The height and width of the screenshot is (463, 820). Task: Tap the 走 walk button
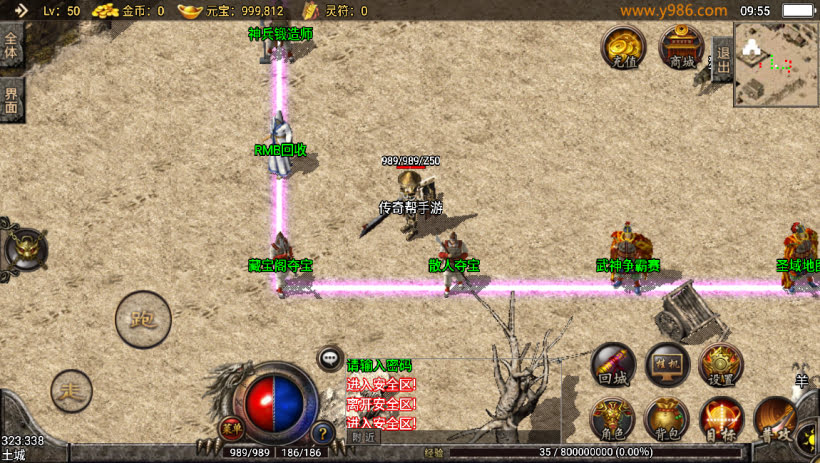click(71, 389)
